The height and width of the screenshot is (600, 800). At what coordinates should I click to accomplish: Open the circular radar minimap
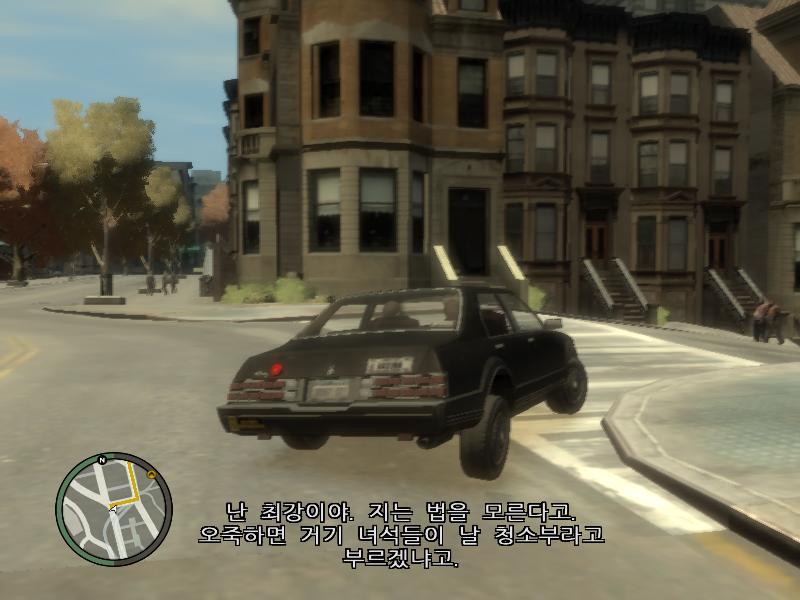pyautogui.click(x=113, y=509)
